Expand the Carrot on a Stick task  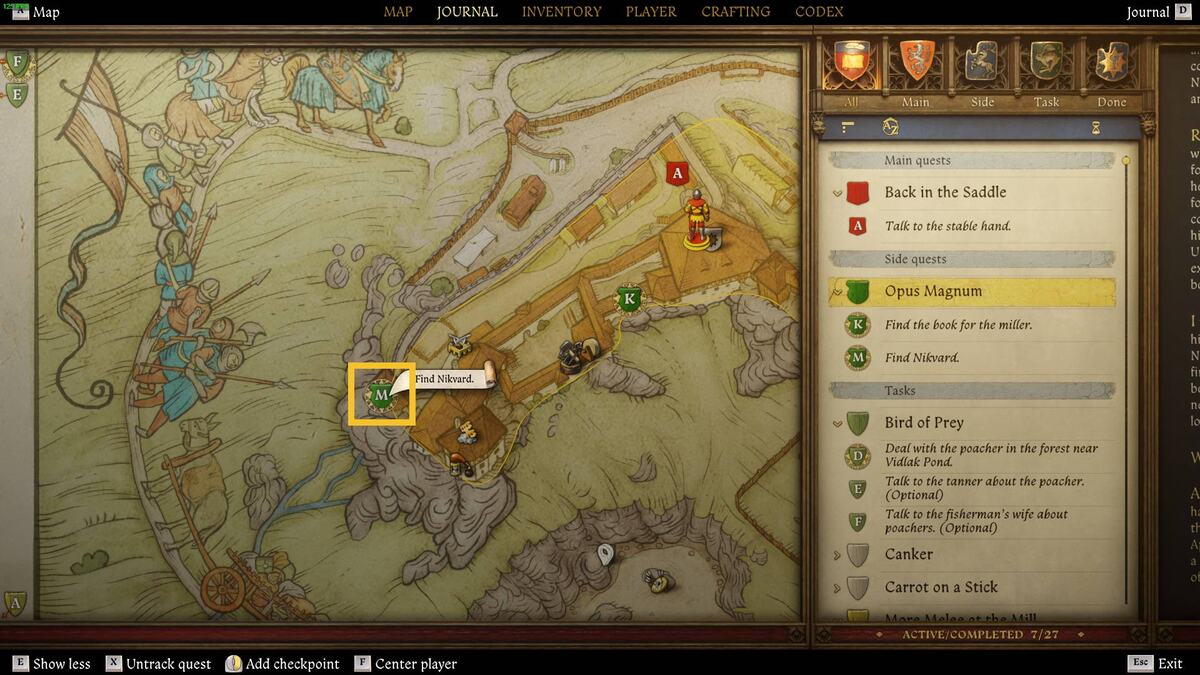coord(940,587)
